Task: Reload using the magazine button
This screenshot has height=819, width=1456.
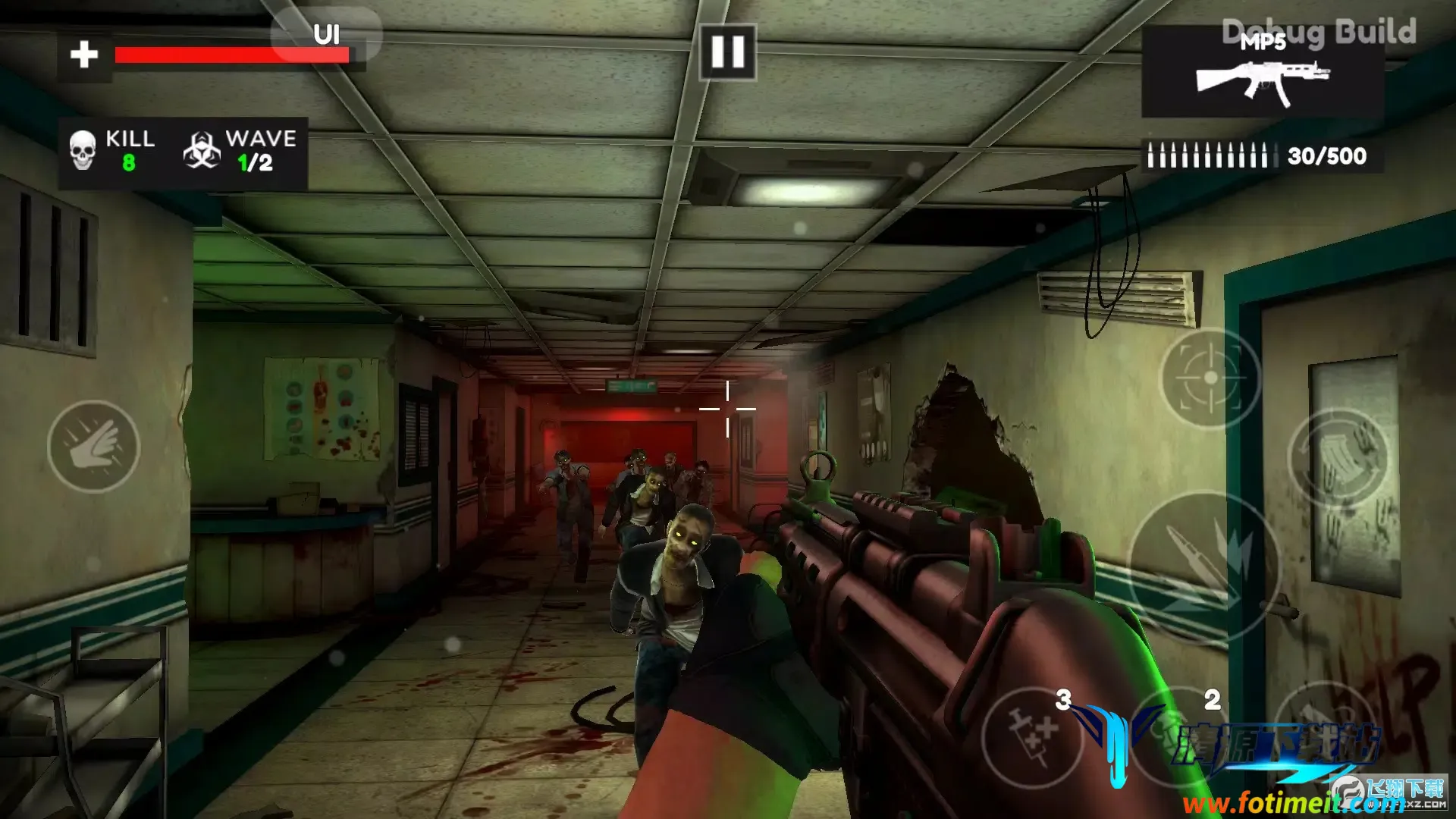Action: pos(1338,459)
